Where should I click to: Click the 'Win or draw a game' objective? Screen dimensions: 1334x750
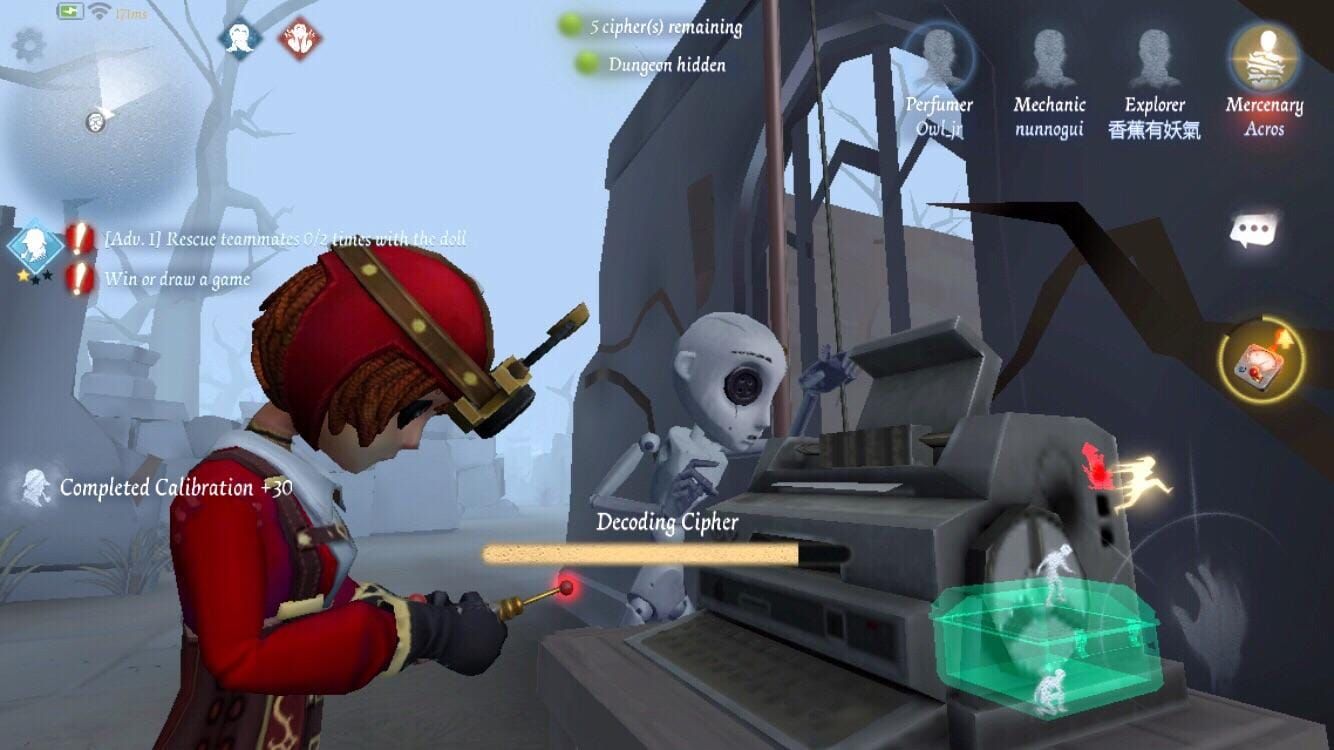(176, 280)
